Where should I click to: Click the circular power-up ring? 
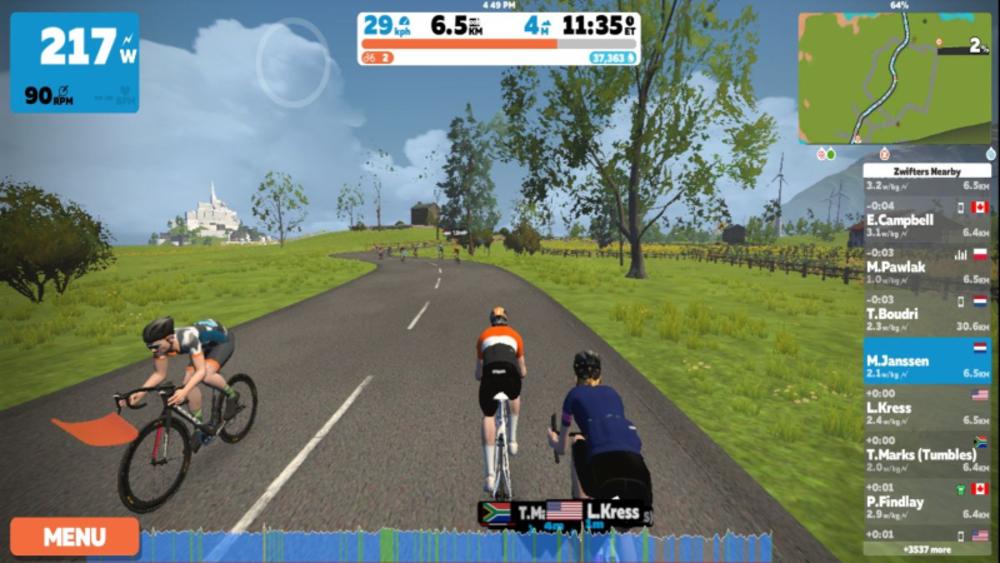[293, 63]
